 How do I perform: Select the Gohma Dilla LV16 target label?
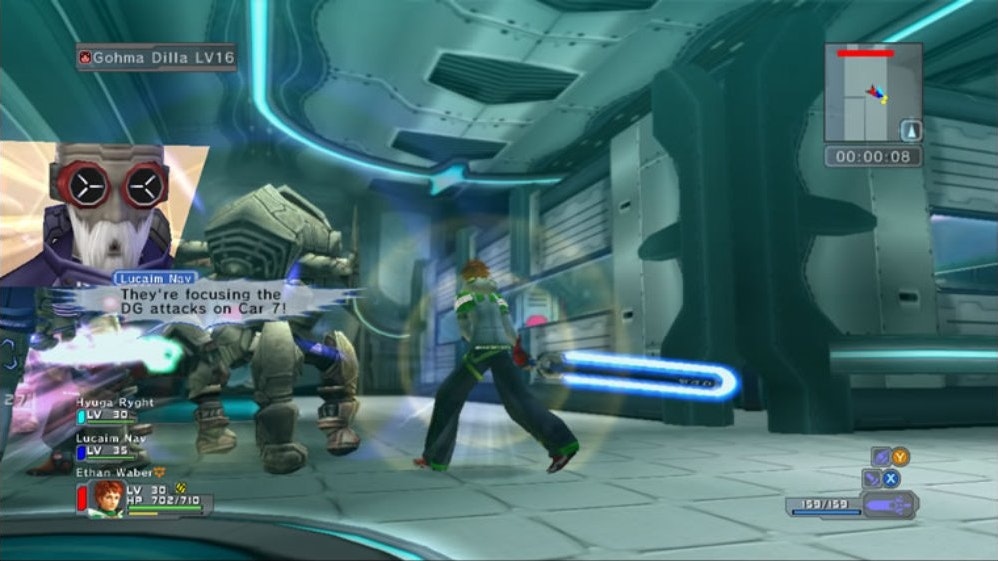156,58
